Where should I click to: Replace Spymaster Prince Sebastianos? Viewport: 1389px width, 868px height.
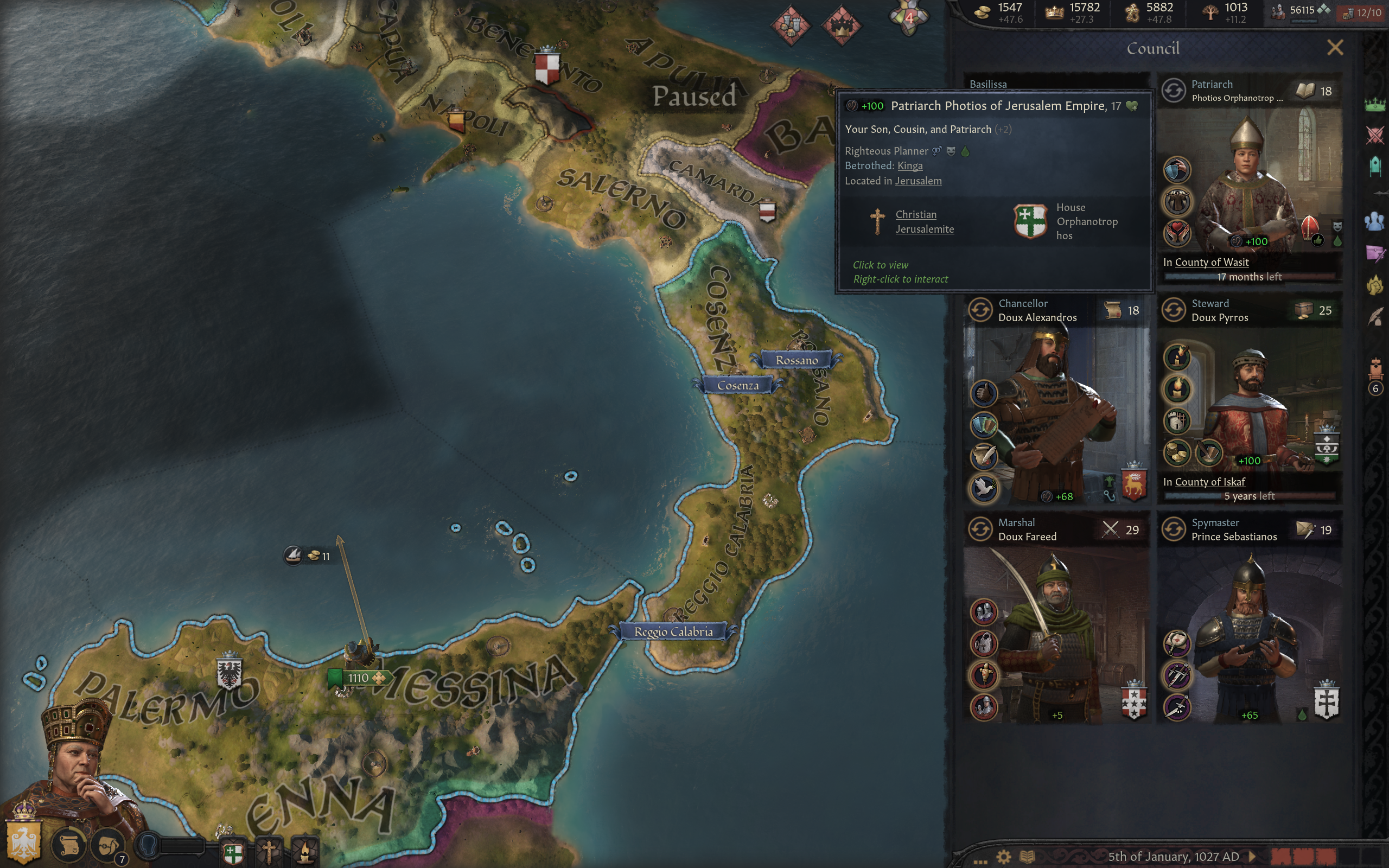click(1174, 529)
